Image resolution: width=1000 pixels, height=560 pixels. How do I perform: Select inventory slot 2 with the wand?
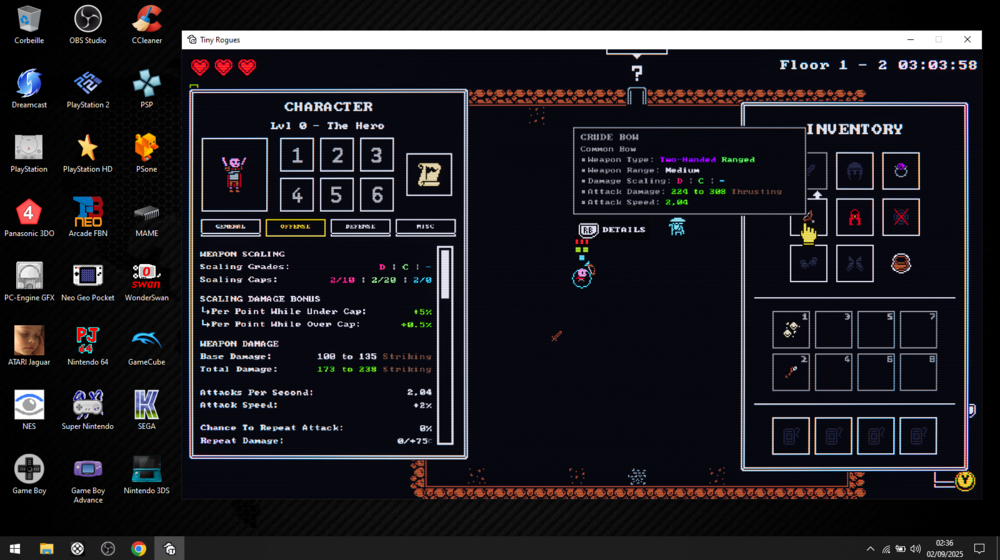791,373
